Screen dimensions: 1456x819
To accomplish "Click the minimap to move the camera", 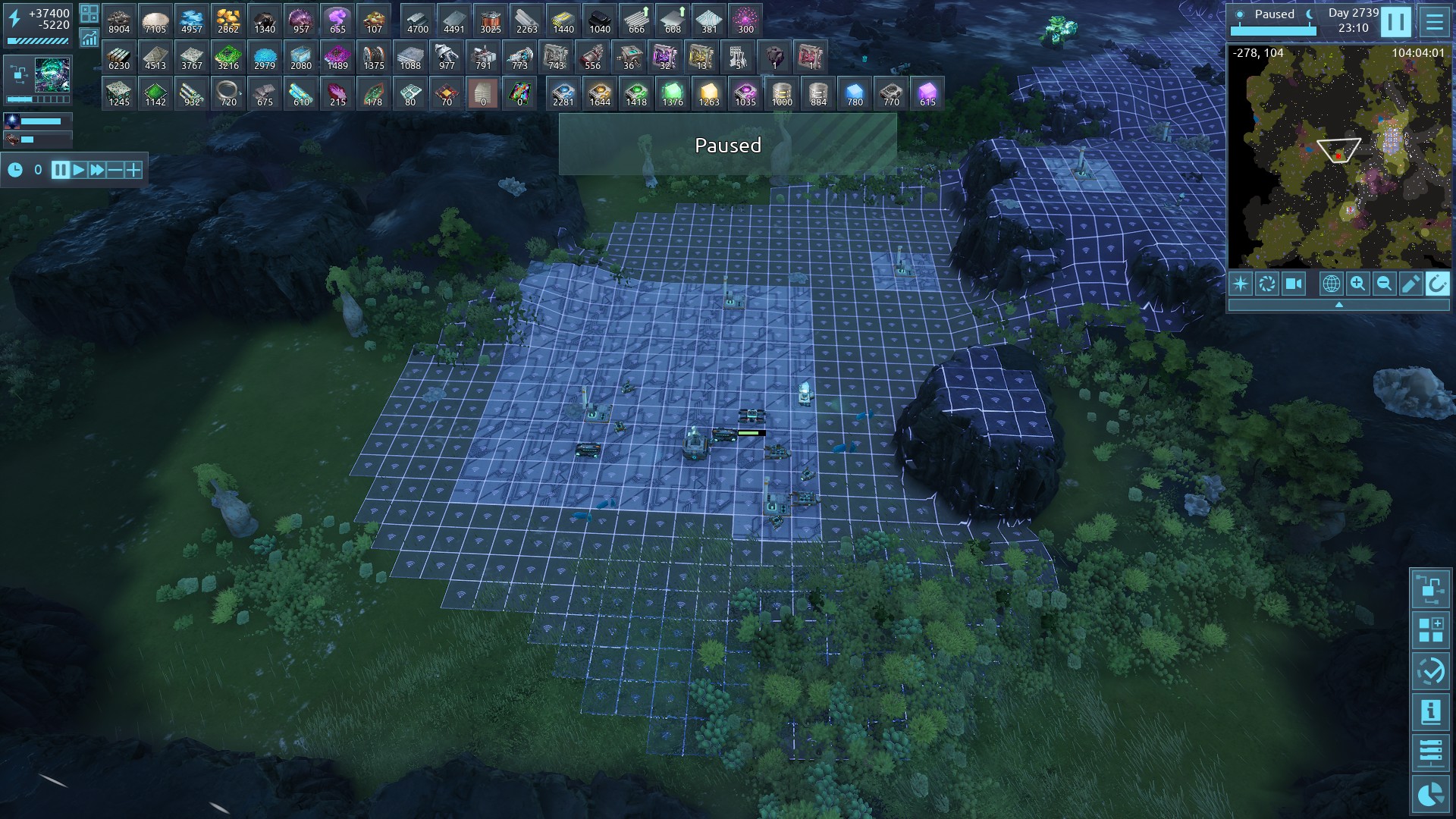I will pyautogui.click(x=1338, y=155).
